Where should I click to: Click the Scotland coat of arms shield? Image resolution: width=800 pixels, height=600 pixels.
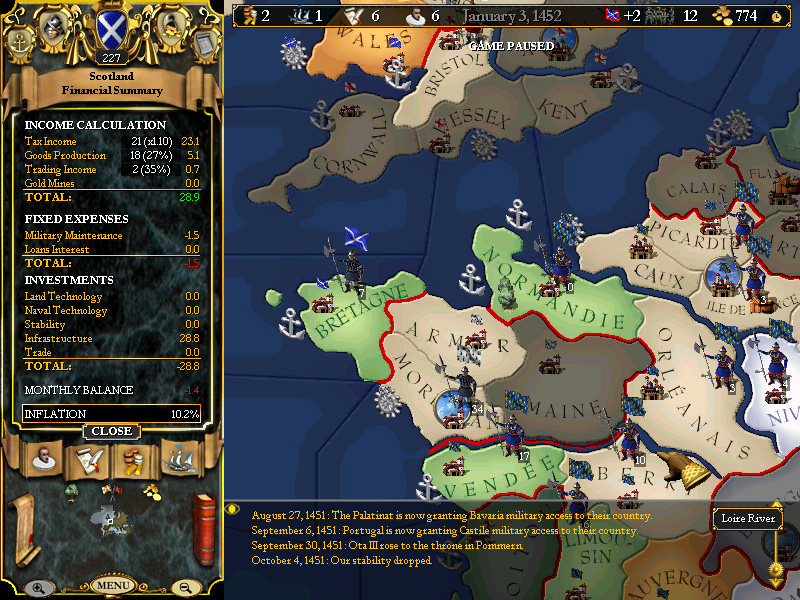[110, 30]
